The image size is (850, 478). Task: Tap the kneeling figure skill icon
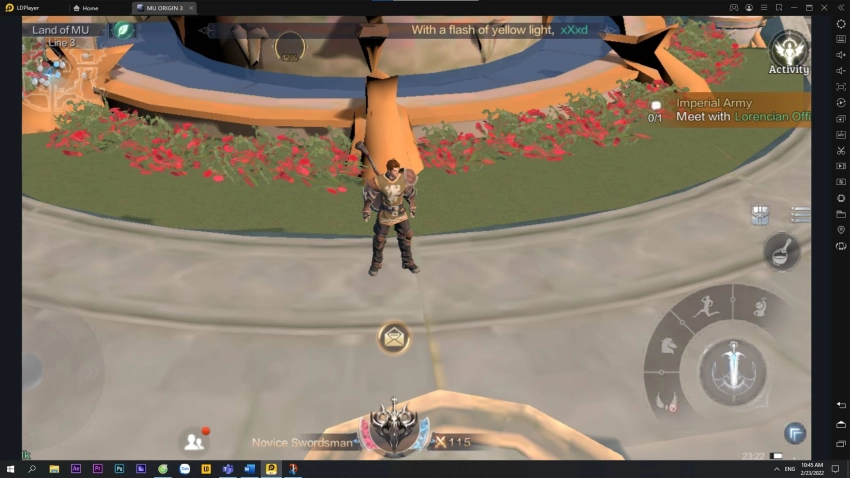(x=761, y=307)
